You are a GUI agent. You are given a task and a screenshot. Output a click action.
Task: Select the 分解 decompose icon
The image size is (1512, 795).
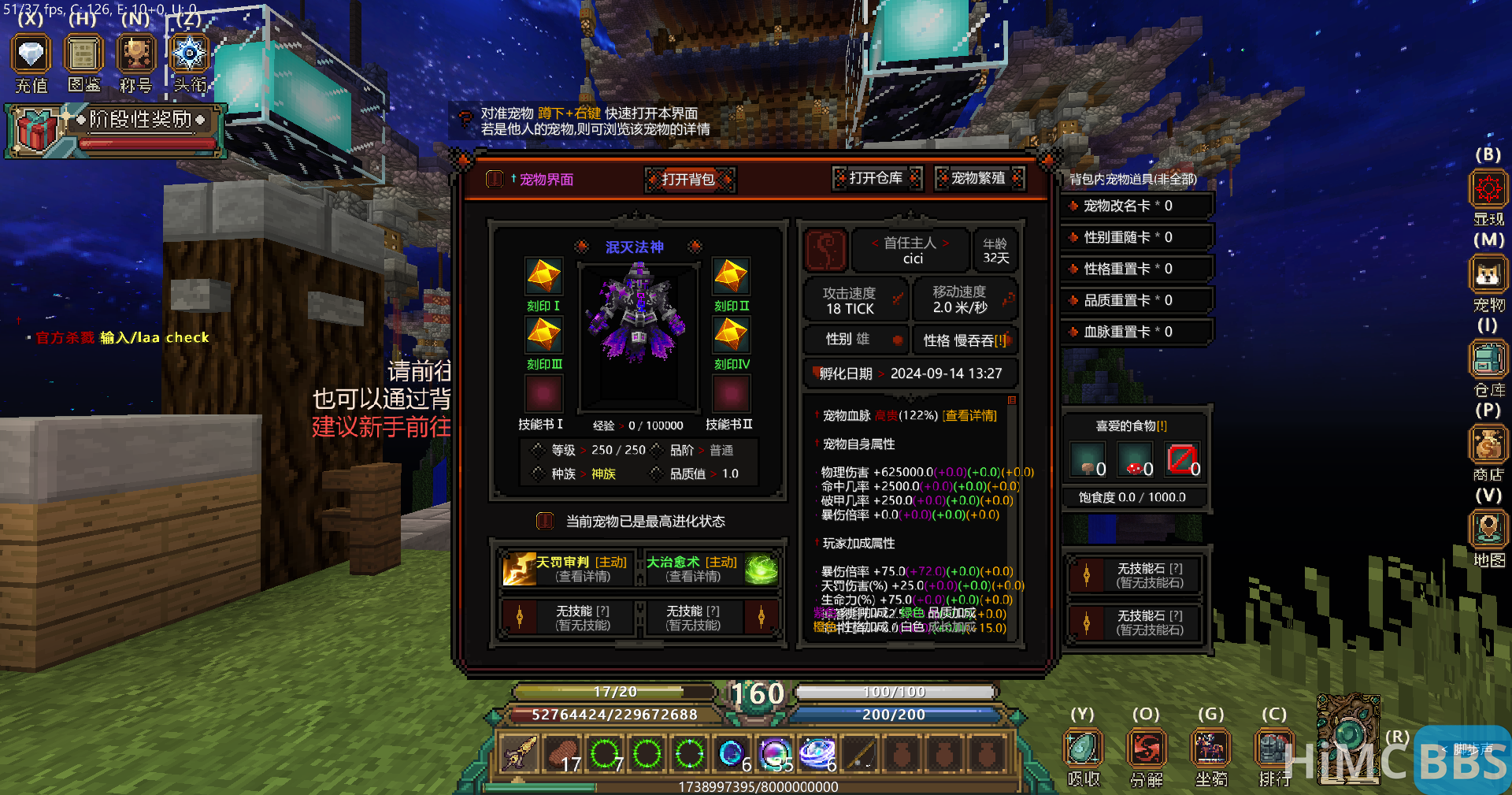pos(1147,746)
